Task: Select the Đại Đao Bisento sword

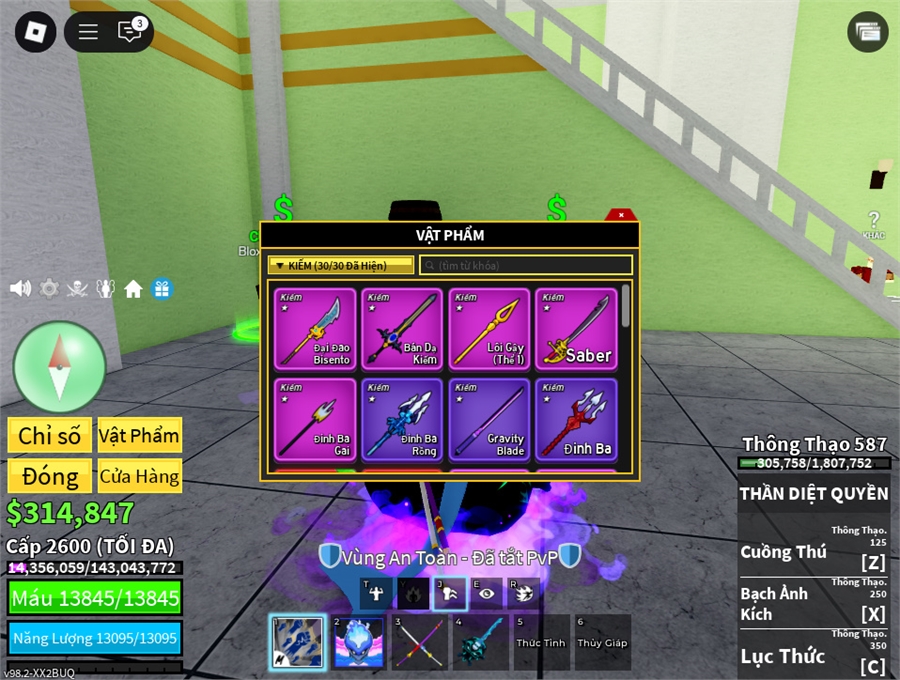Action: [315, 329]
